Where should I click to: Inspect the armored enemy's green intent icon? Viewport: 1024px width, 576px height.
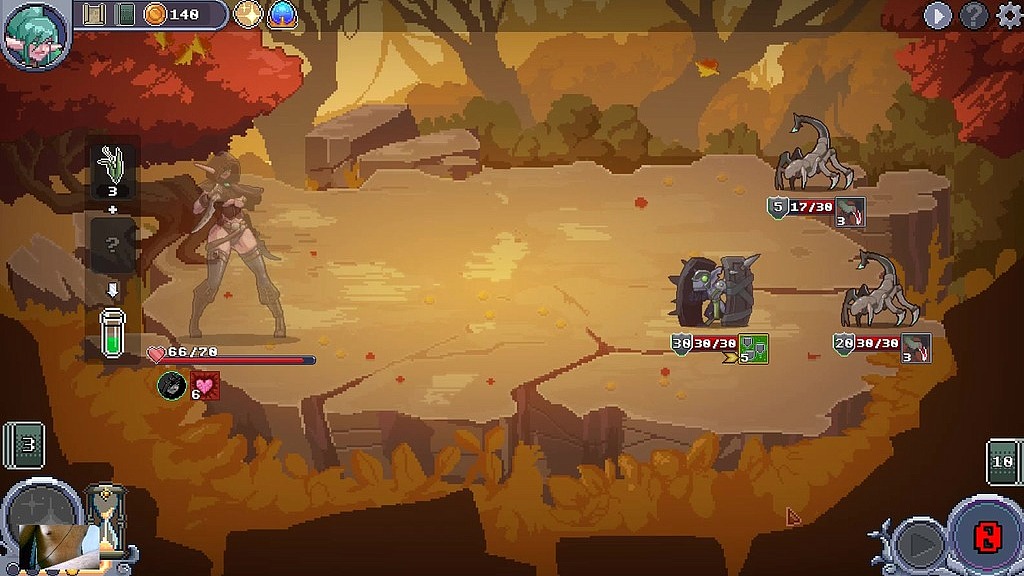[753, 349]
